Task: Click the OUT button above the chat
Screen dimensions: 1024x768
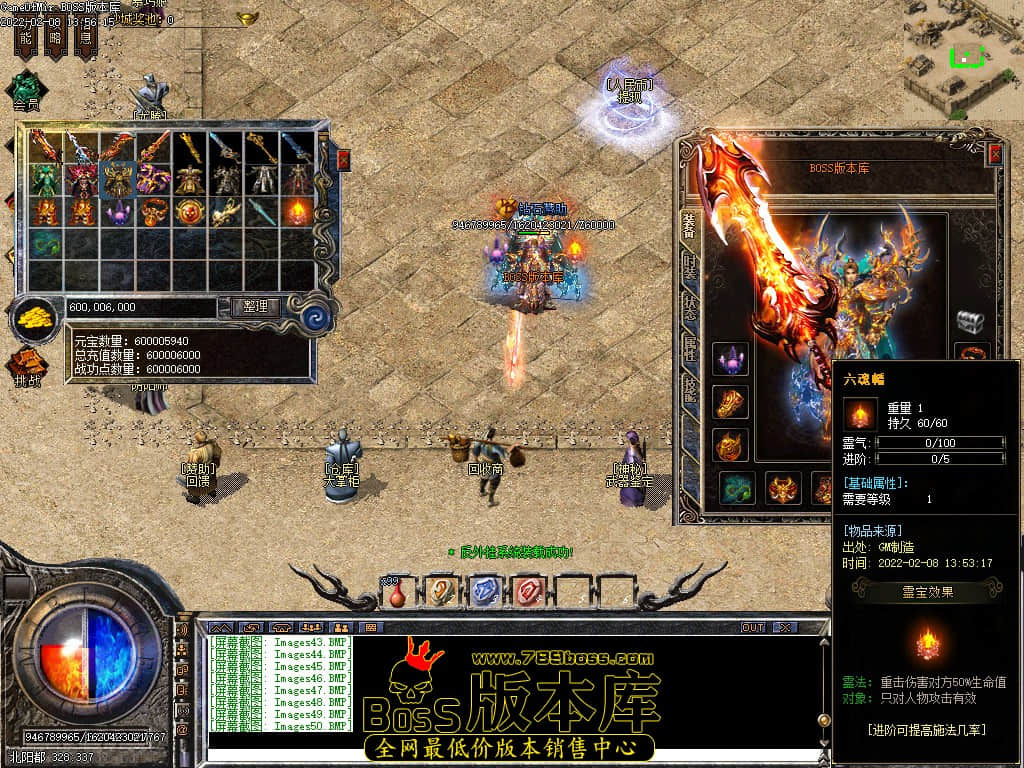Action: [752, 627]
